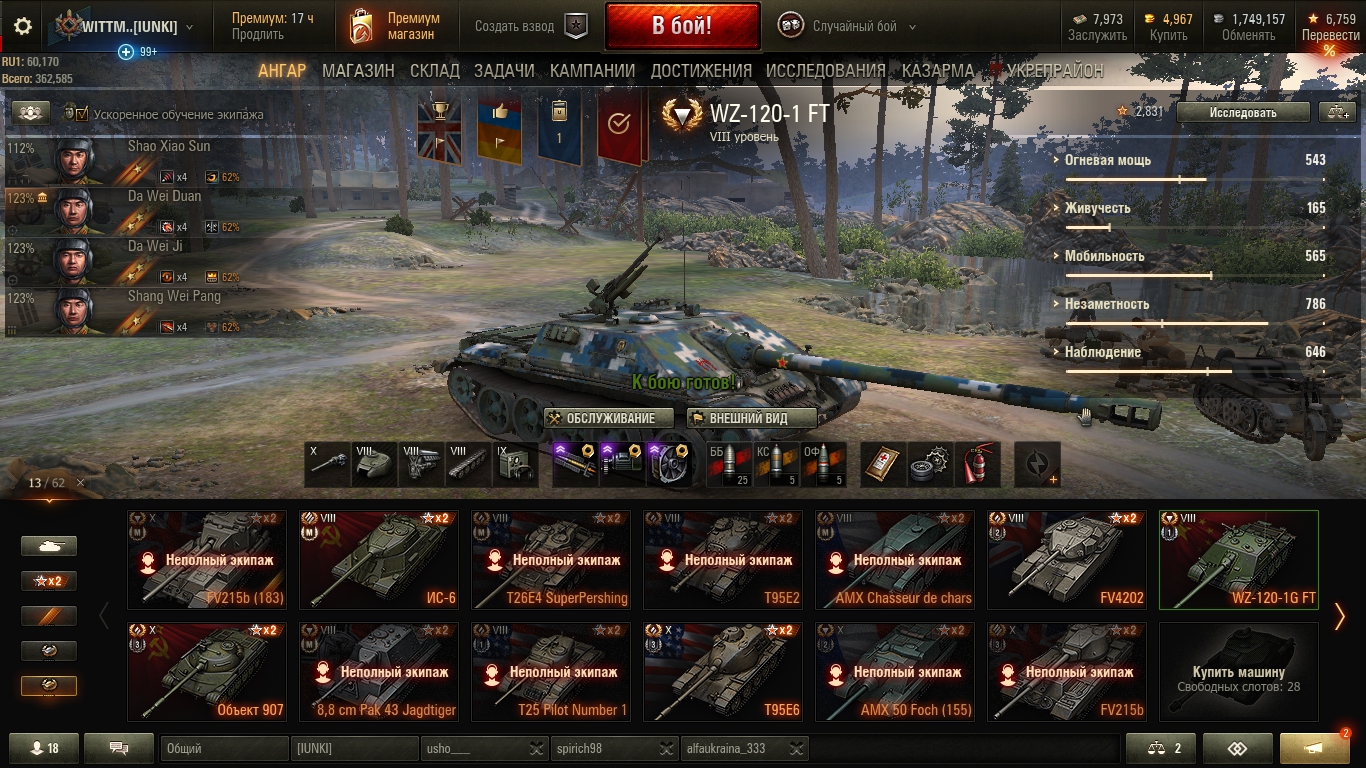Close the spirich98 chat tab
The width and height of the screenshot is (1366, 768).
click(666, 748)
